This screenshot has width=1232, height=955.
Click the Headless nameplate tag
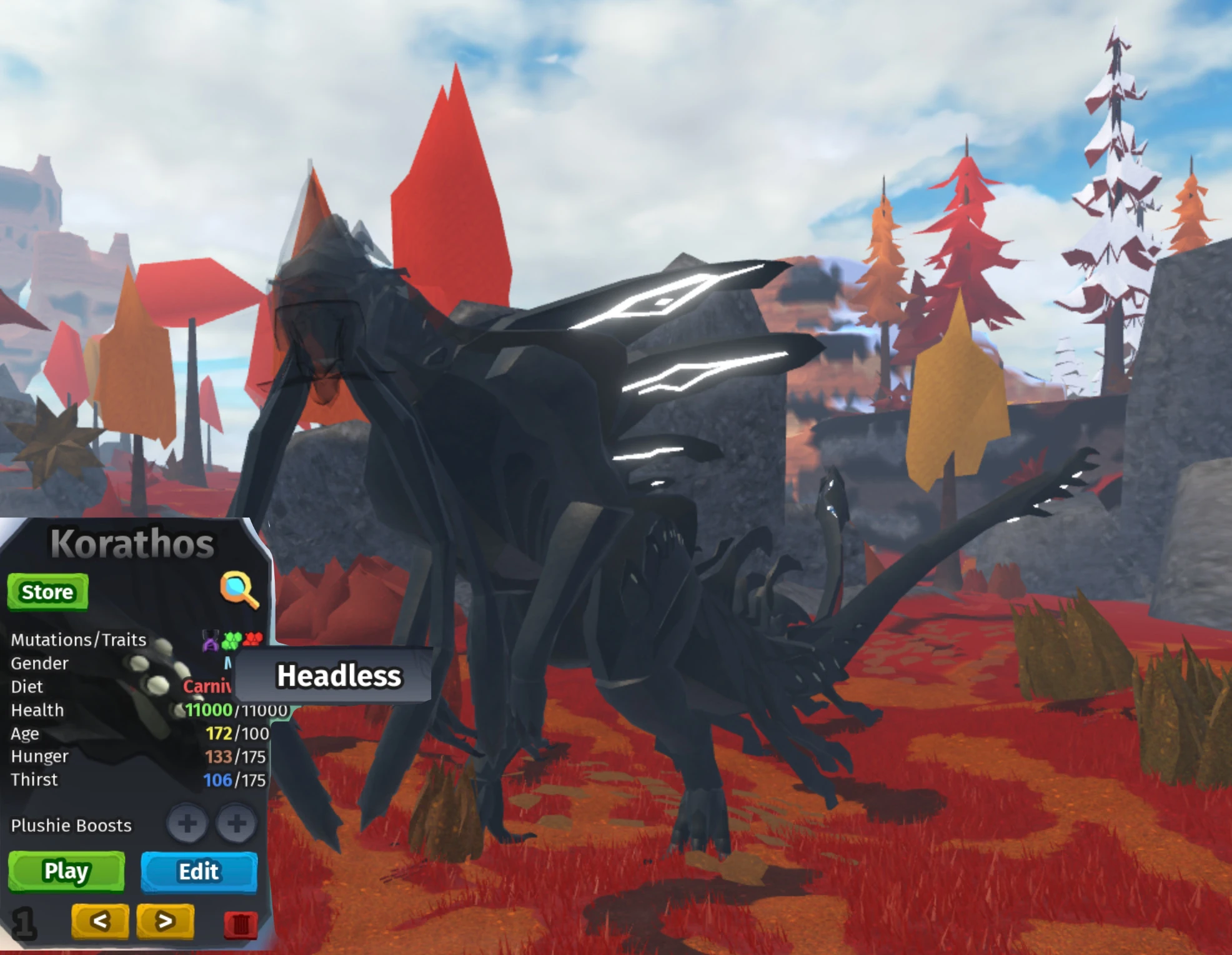click(x=340, y=676)
